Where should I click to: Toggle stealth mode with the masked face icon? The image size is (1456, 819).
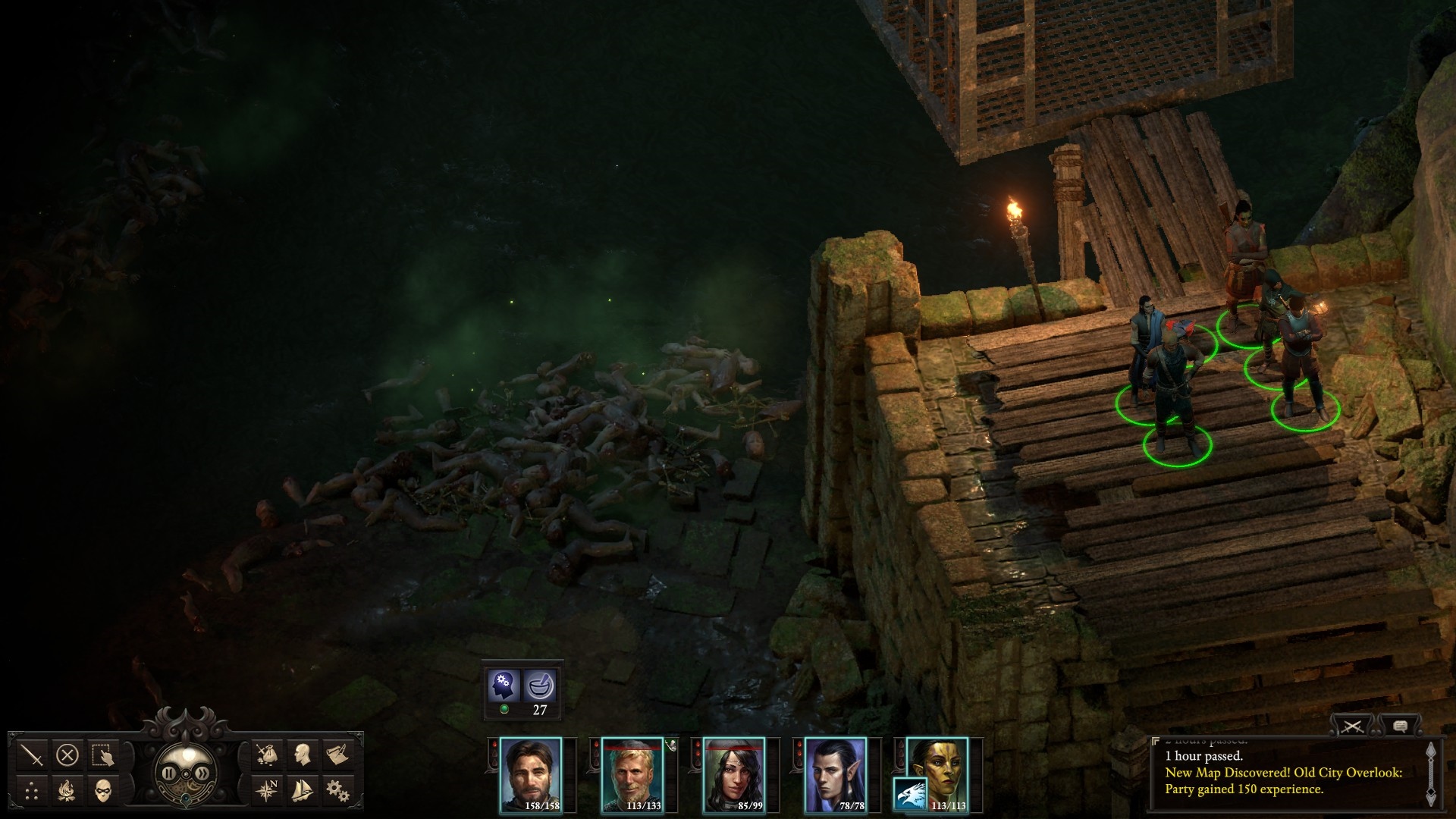102,791
